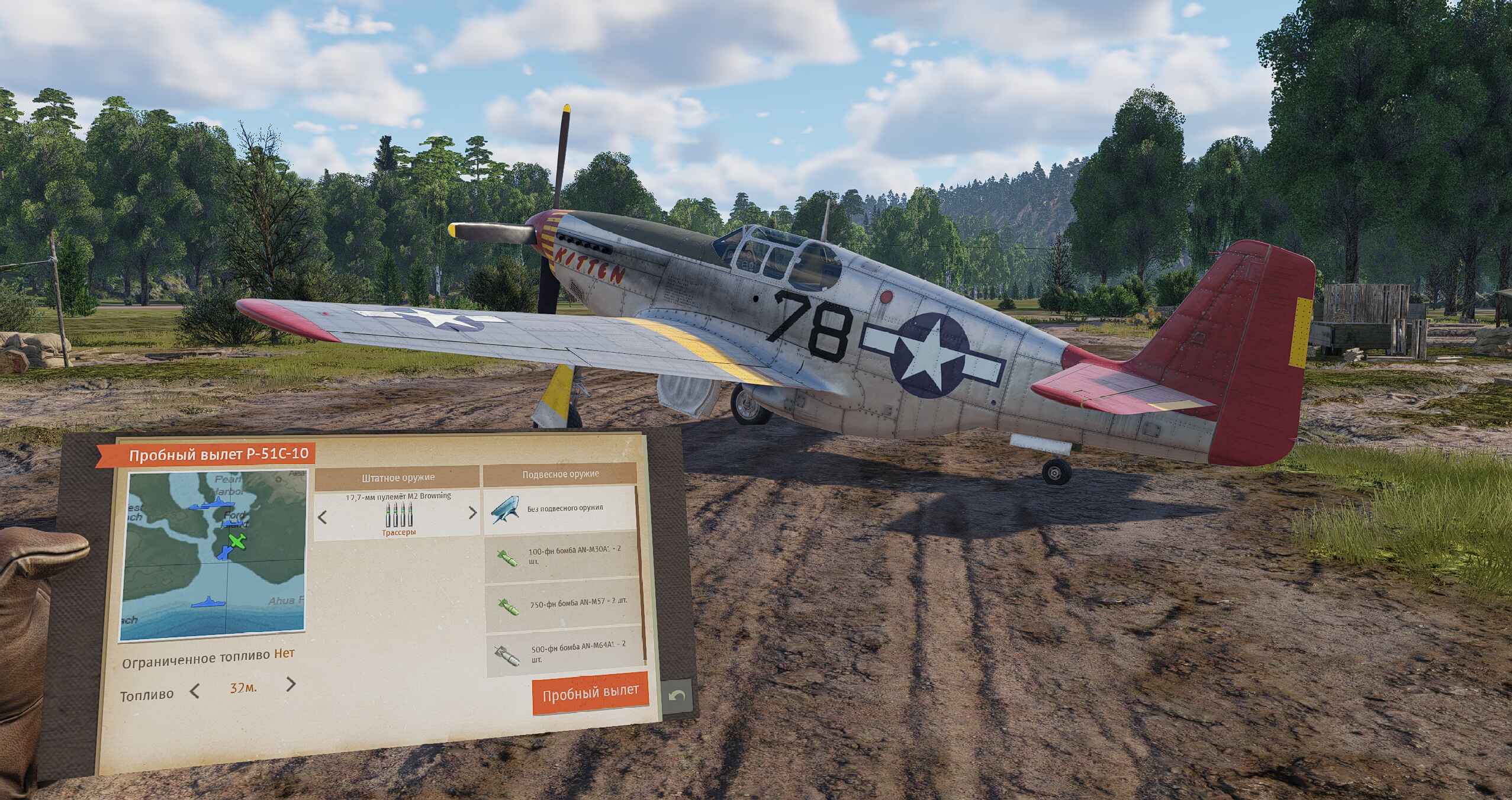Toggle the Ограниченное топливо Нет setting
Image resolution: width=1512 pixels, height=800 pixels.
point(284,654)
